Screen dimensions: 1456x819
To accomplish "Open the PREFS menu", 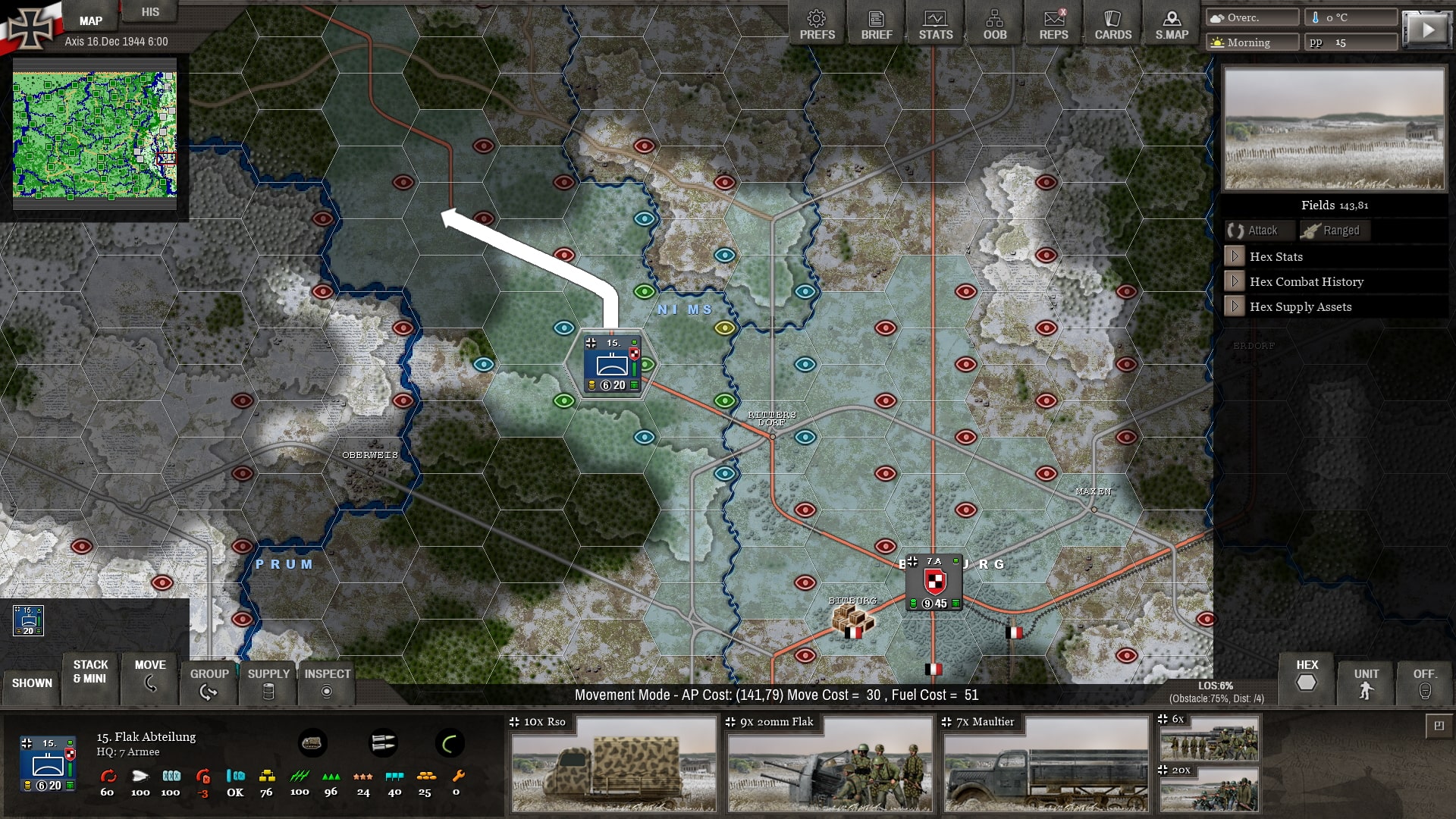I will tap(817, 25).
